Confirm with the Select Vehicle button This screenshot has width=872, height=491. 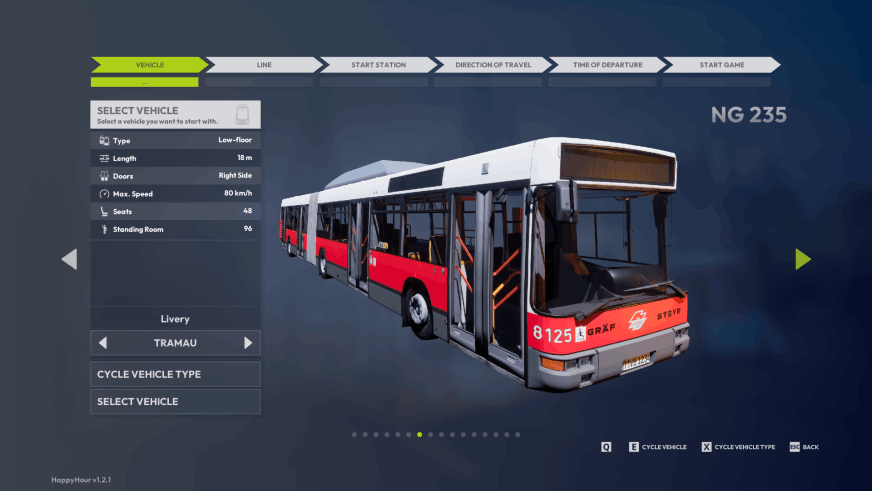175,401
